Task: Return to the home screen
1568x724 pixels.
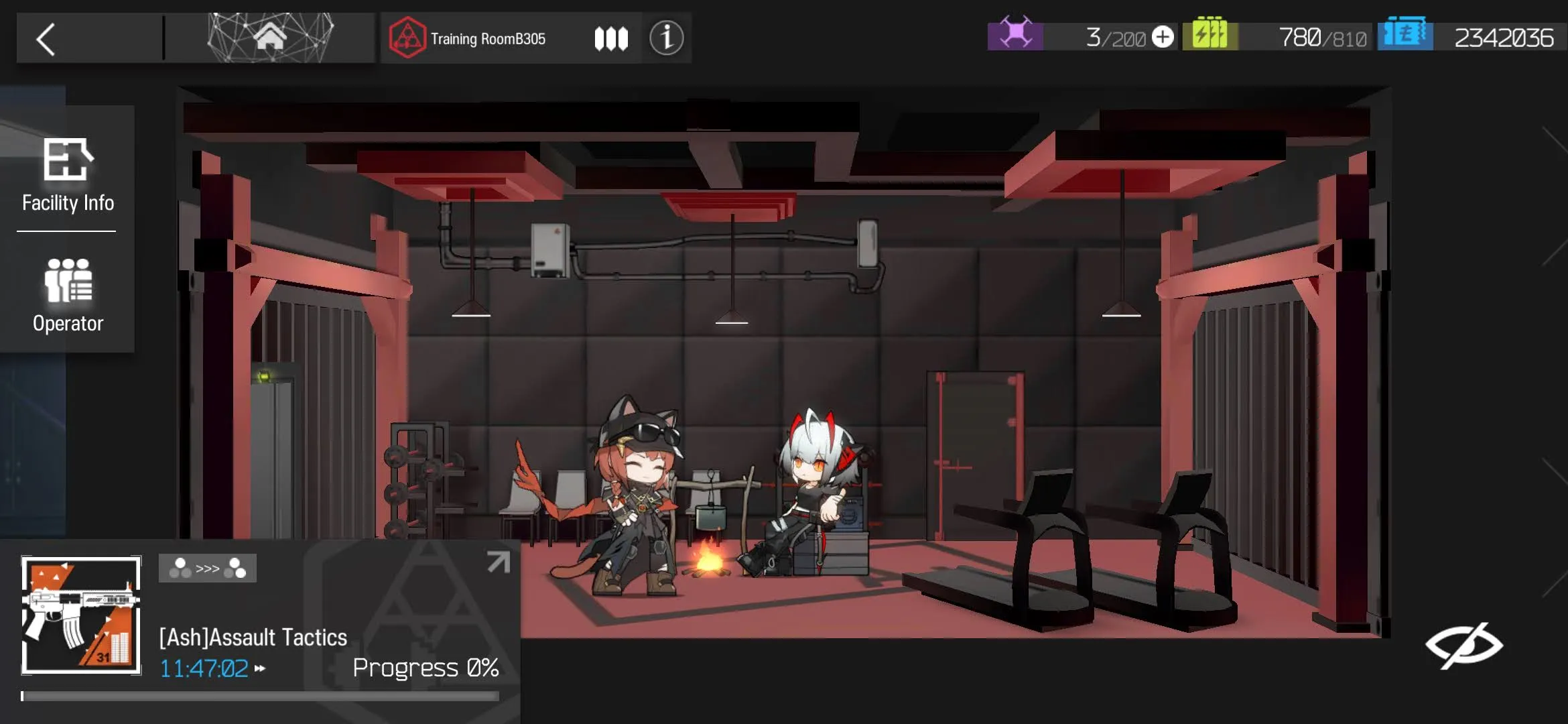Action: [270, 38]
